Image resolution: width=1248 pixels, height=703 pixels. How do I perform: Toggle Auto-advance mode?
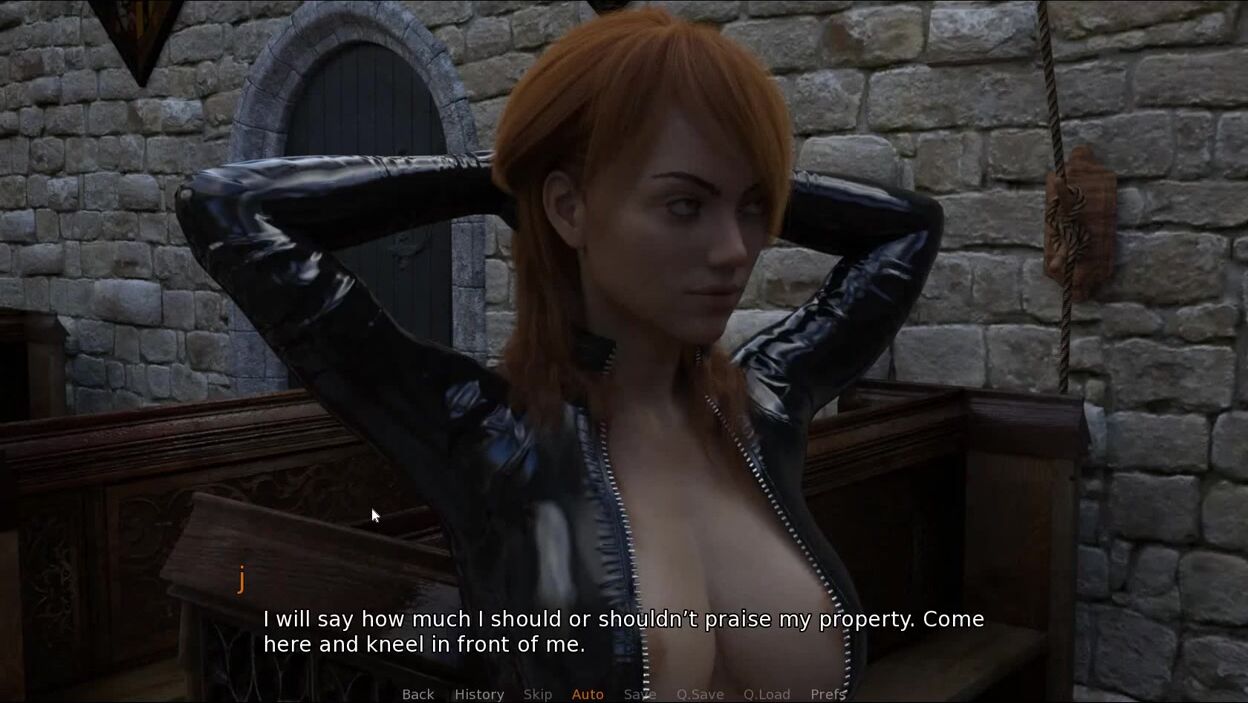(587, 694)
